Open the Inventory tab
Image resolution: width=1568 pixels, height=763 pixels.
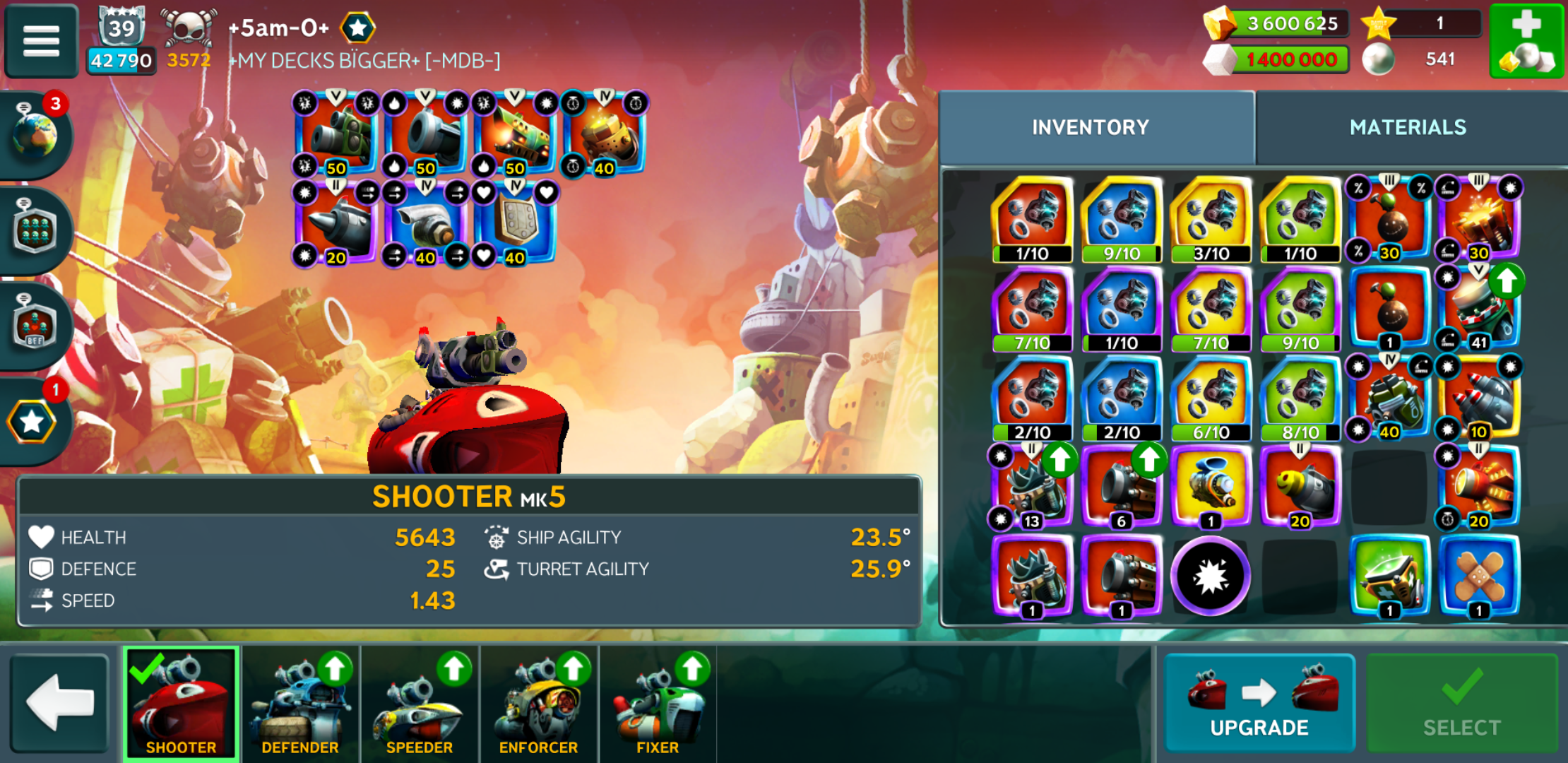[x=1090, y=127]
